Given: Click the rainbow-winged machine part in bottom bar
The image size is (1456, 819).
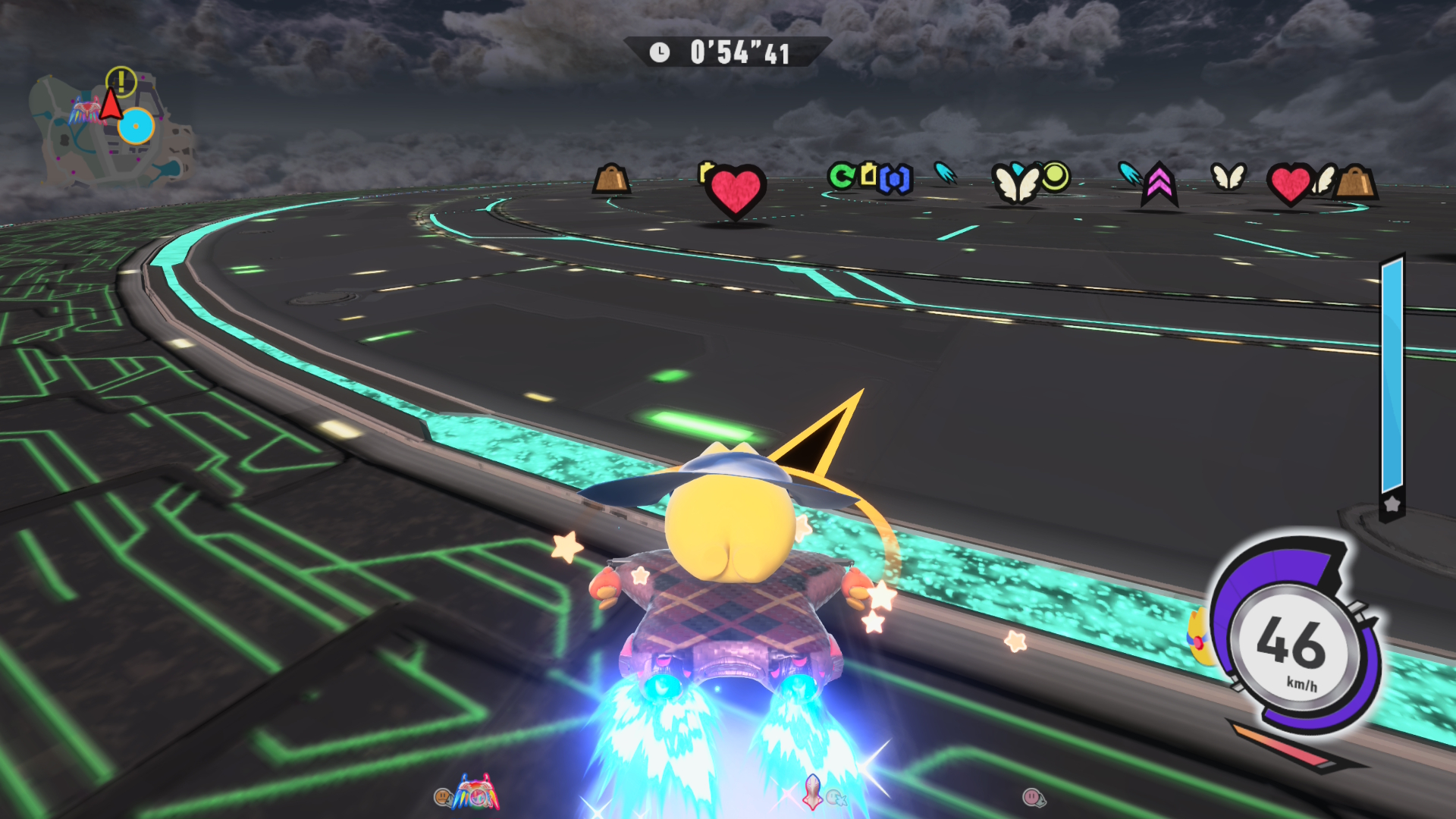Looking at the screenshot, I should point(477,792).
